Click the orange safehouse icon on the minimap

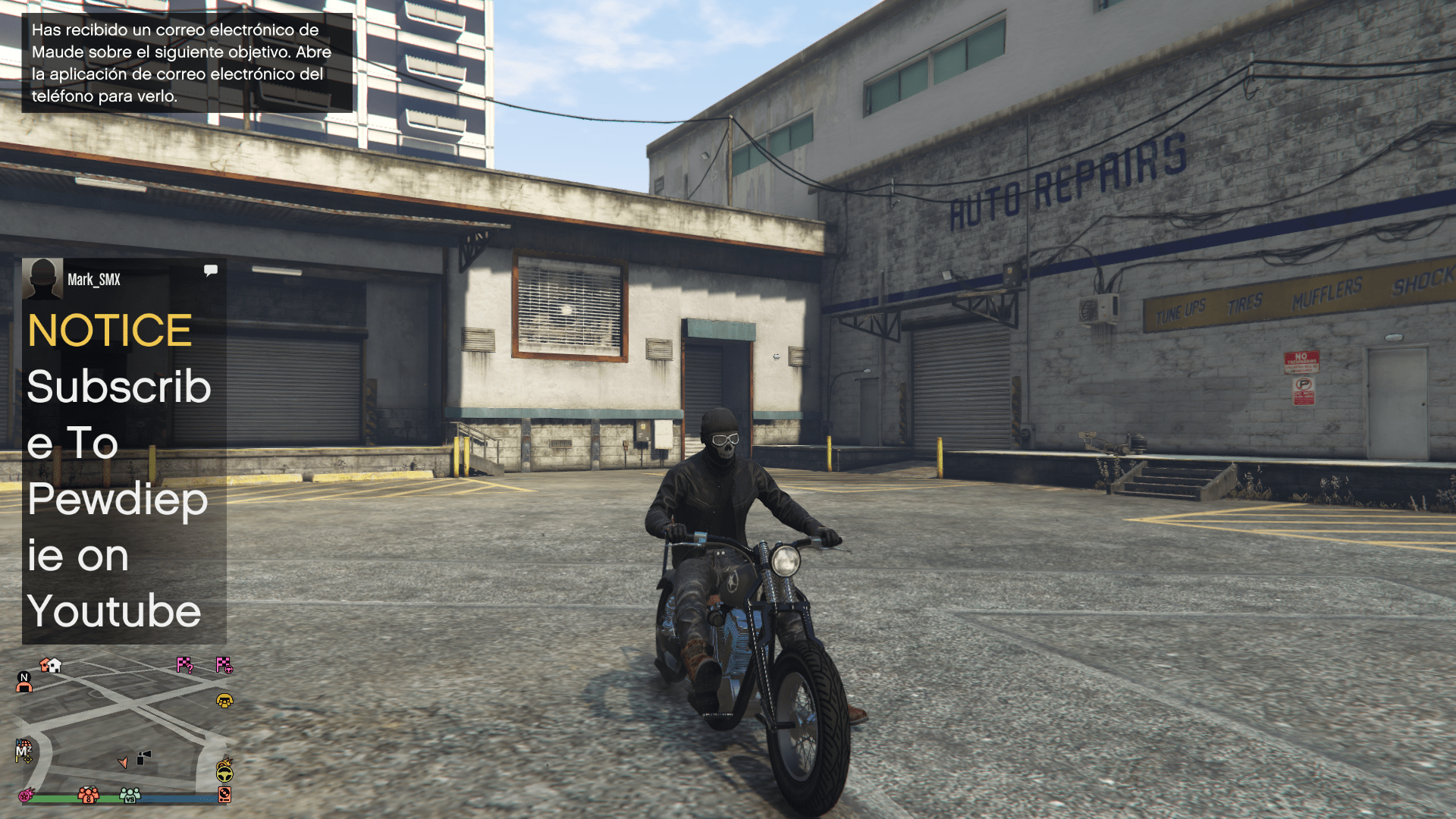point(45,665)
